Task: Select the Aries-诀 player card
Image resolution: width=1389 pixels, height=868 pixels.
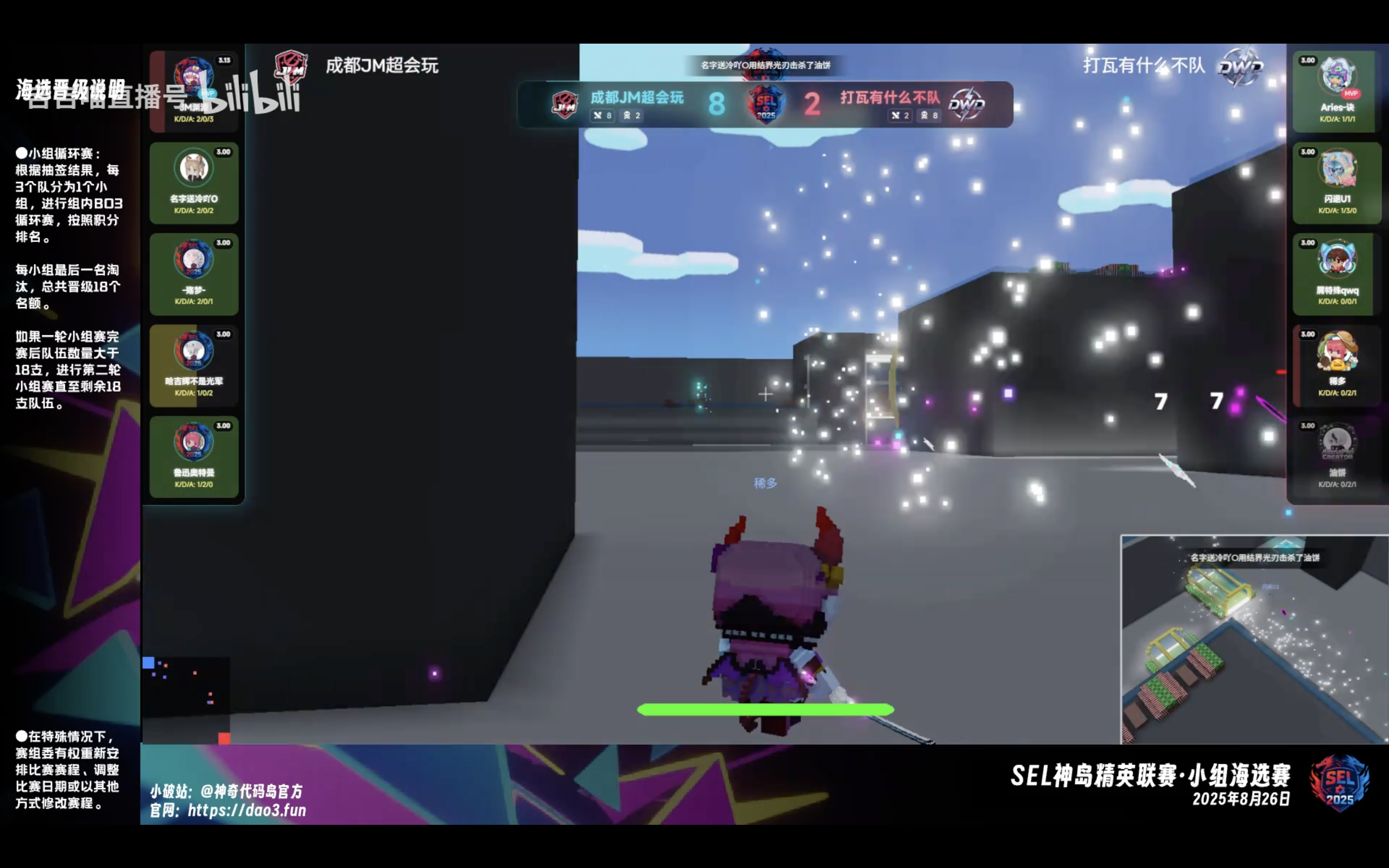Action: 1336,91
